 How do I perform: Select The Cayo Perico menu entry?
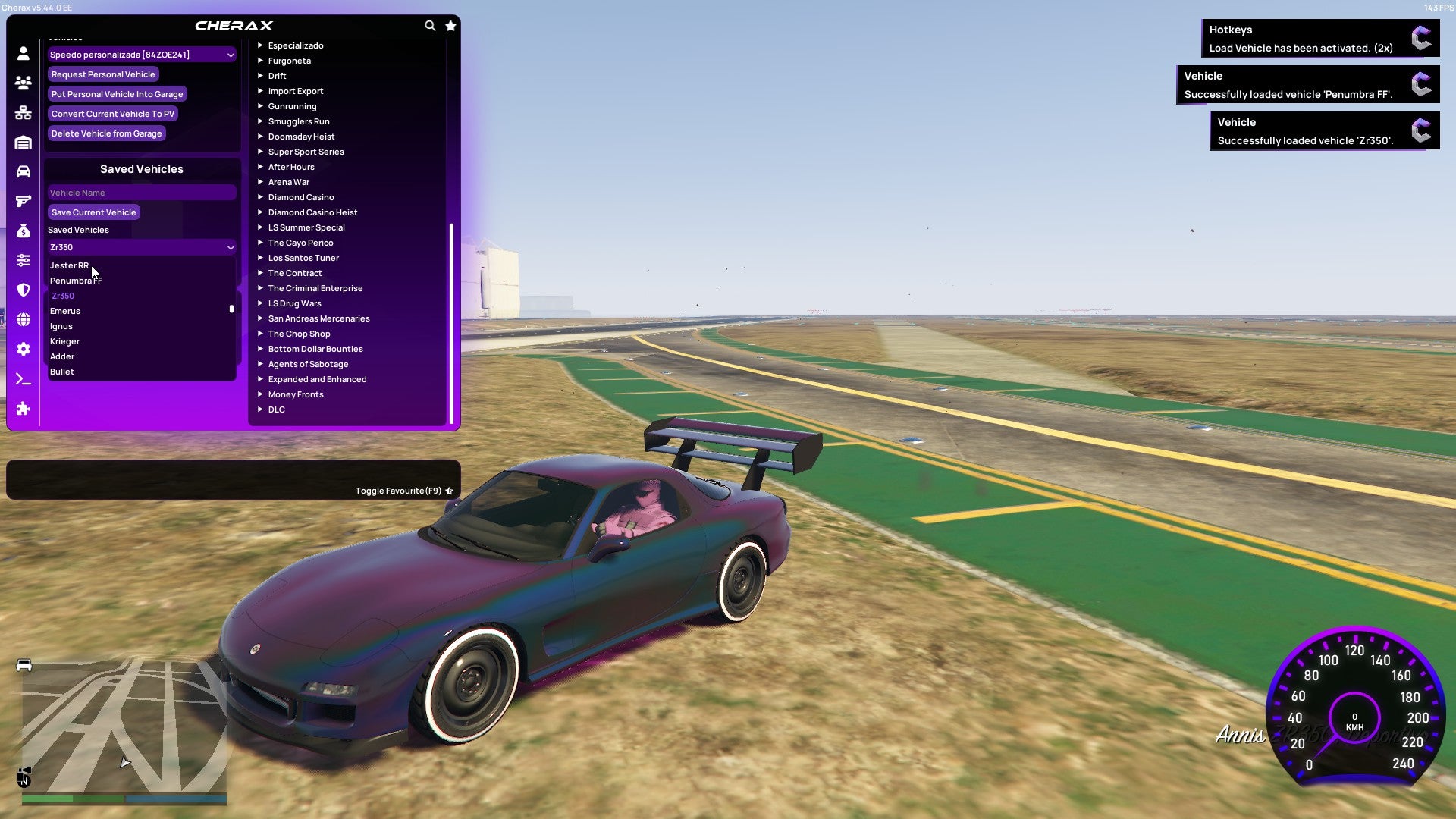point(300,243)
